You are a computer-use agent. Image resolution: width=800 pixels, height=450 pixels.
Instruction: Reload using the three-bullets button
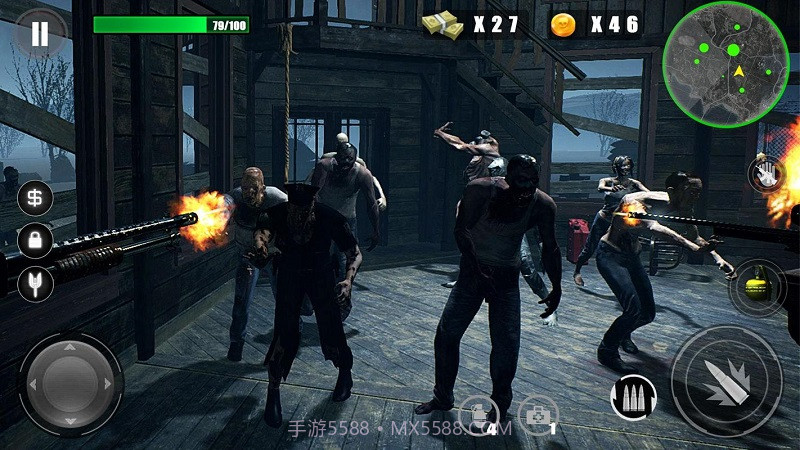click(x=633, y=397)
